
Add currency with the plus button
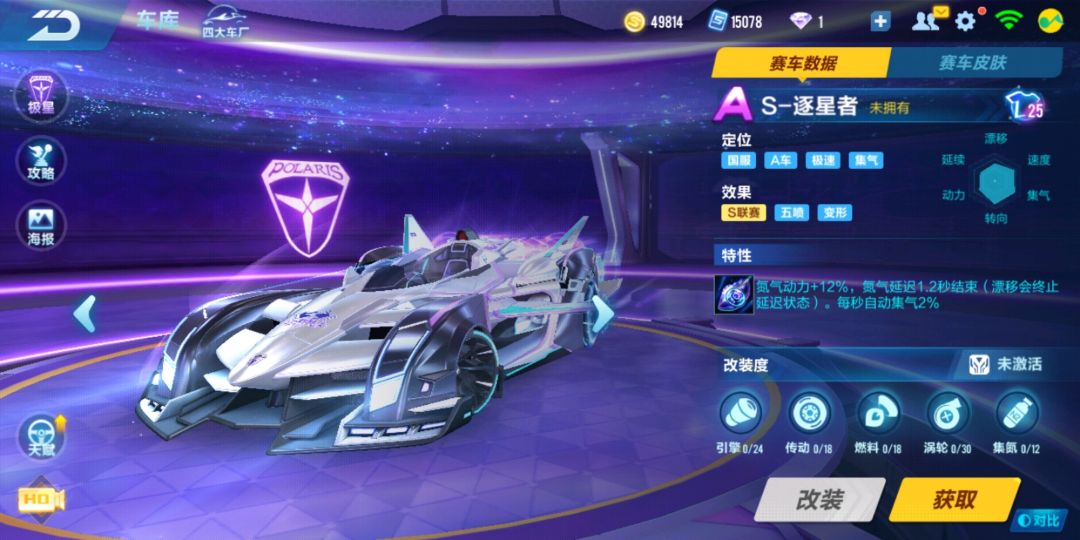click(x=880, y=22)
